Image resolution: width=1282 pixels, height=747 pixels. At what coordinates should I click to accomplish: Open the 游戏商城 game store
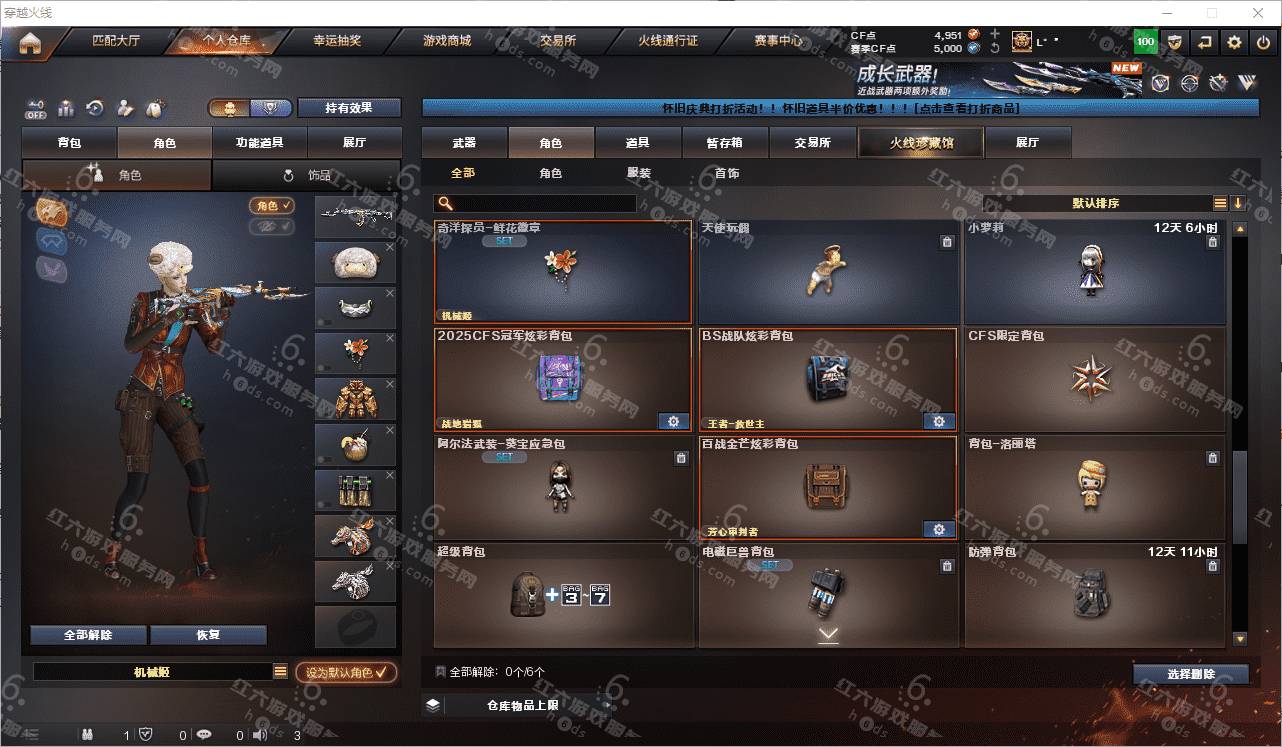(446, 41)
